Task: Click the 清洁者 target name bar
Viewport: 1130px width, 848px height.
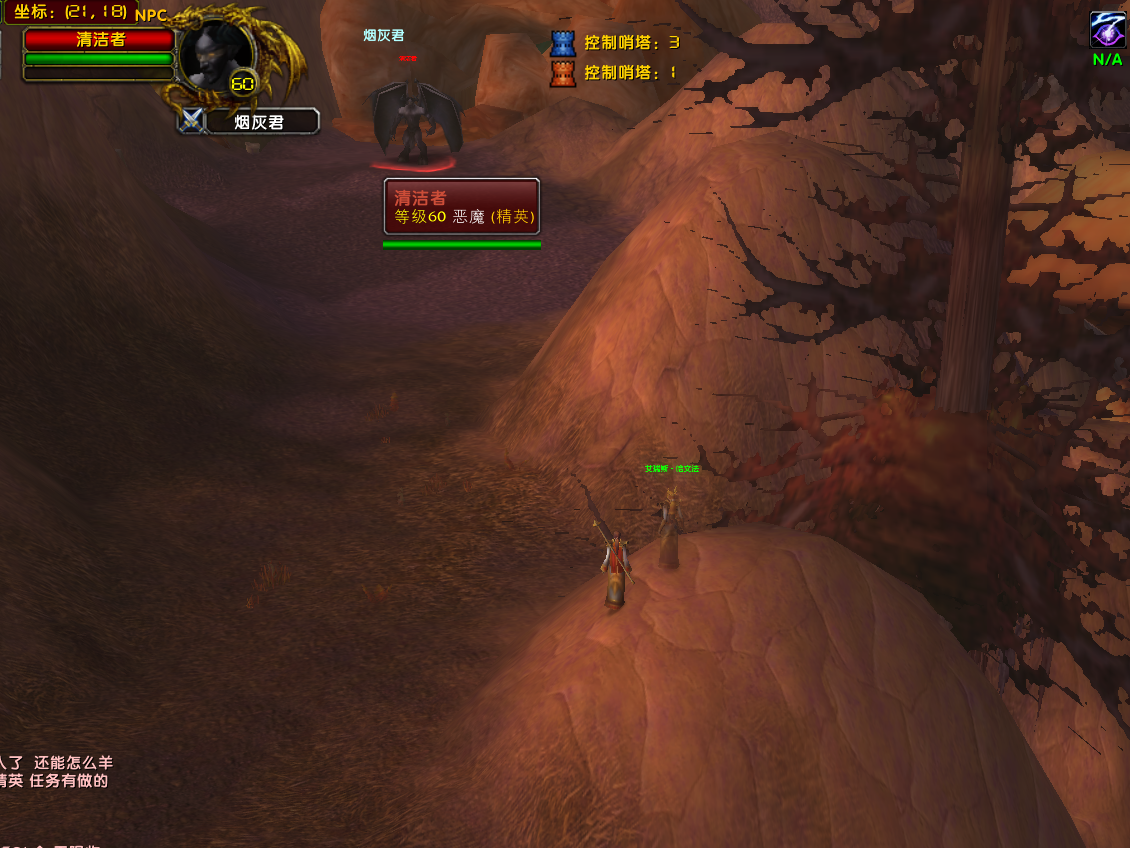Action: [99, 40]
